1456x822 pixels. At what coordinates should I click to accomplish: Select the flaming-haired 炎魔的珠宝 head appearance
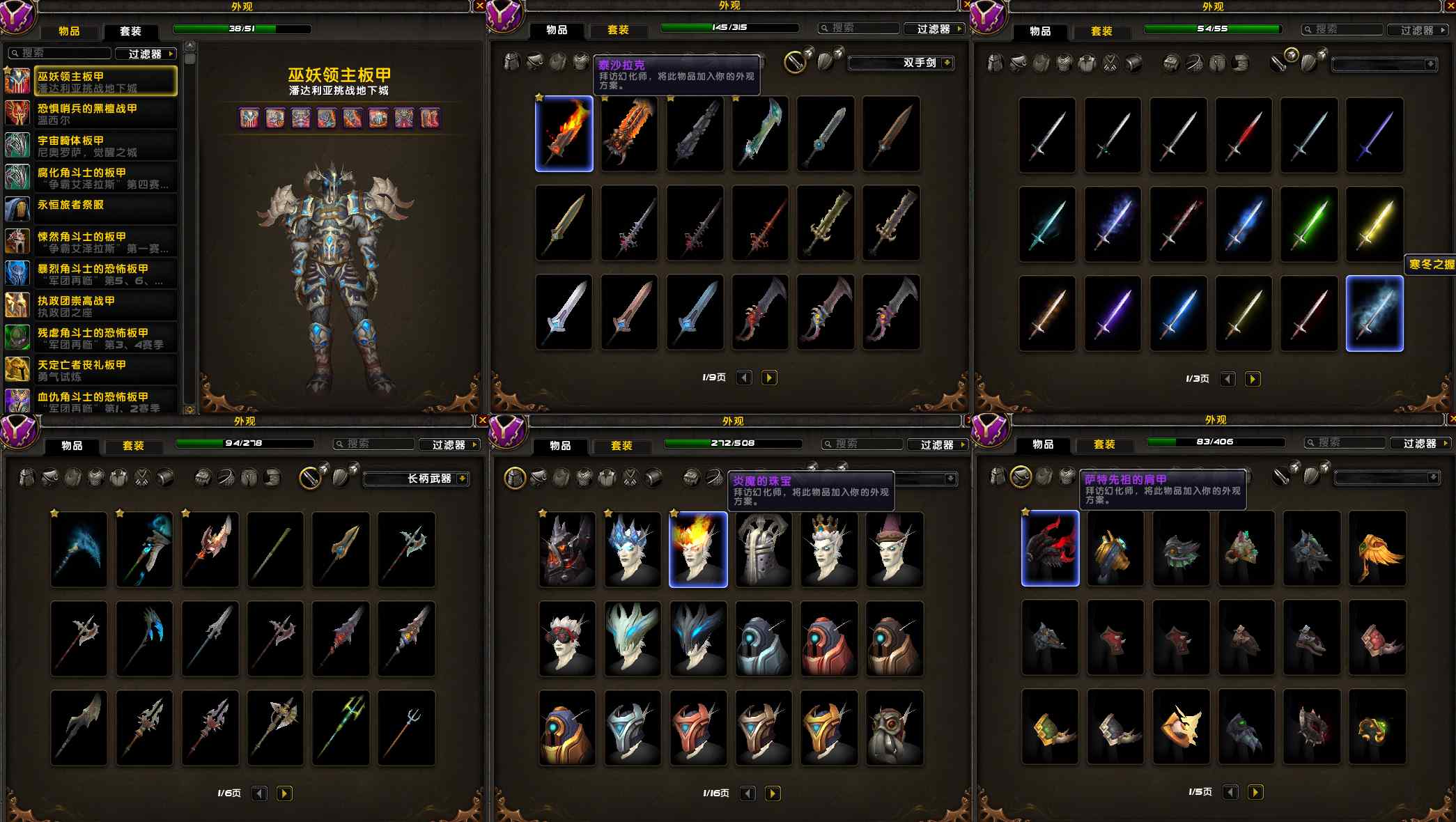(x=698, y=550)
